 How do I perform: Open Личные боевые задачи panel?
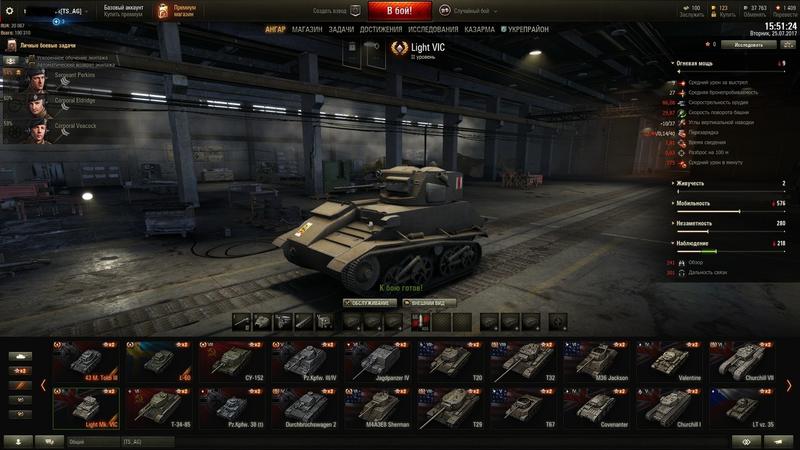pos(43,46)
